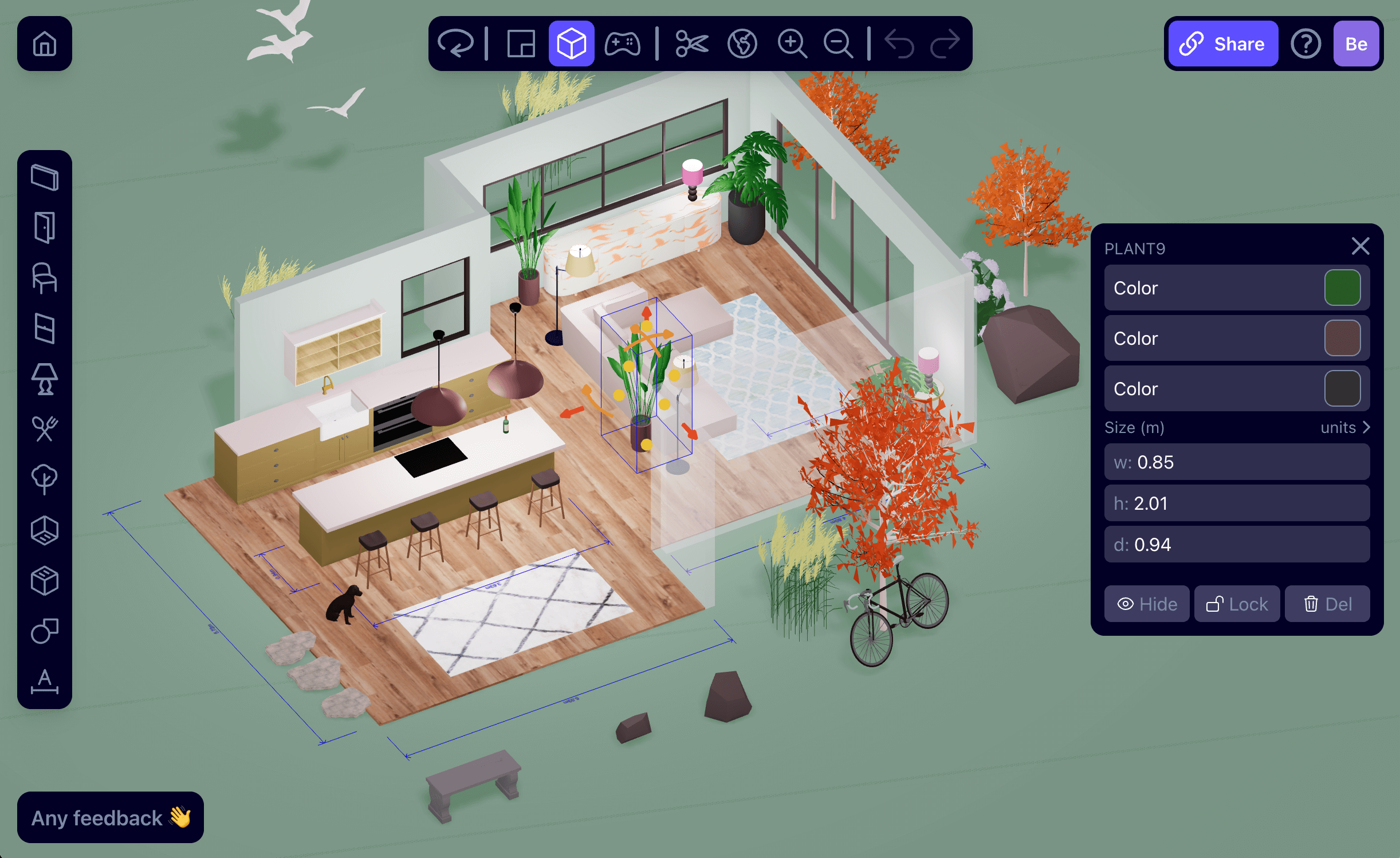The image size is (1400, 858).
Task: Go to the home screen
Action: point(45,44)
